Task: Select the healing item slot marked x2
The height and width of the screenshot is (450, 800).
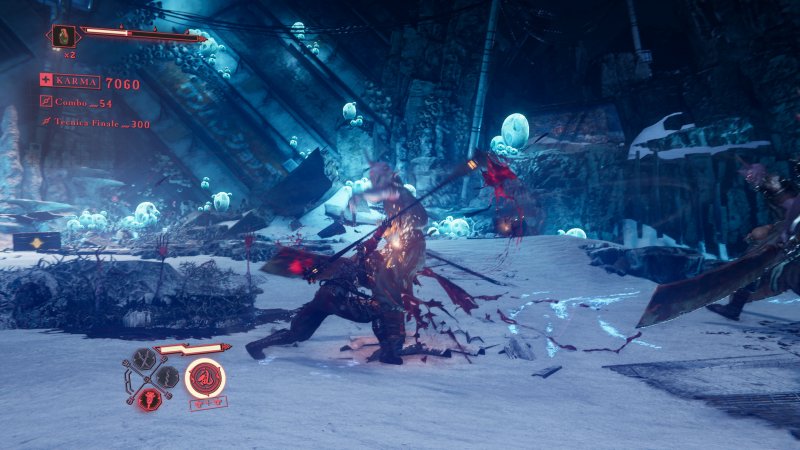Action: point(64,37)
